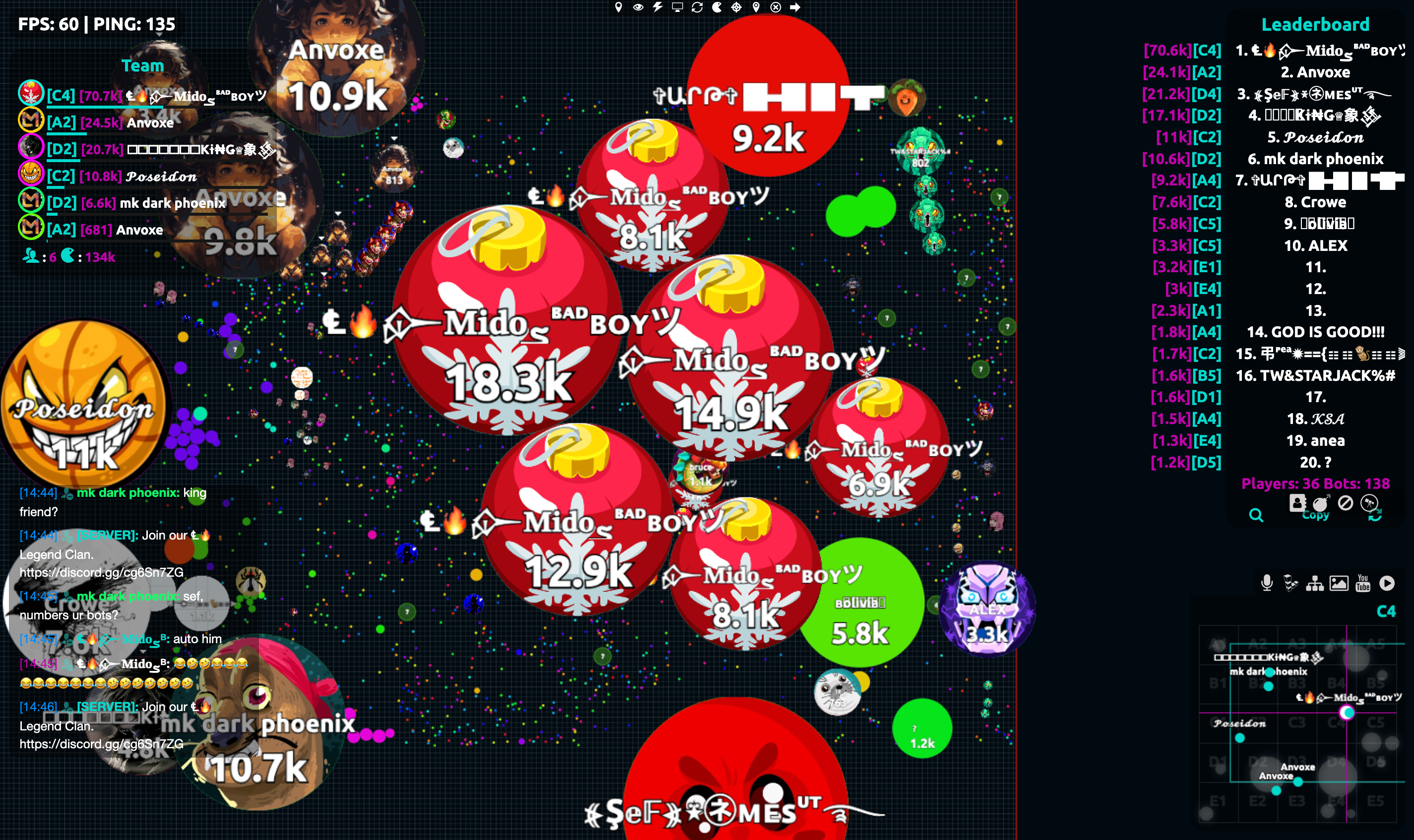The width and height of the screenshot is (1414, 840).
Task: Open the leaderboard search magnifier
Action: 1256,515
